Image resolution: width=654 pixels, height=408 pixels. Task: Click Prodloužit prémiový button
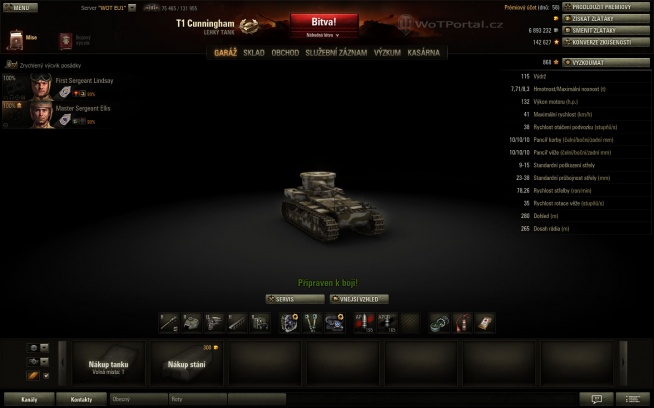(x=605, y=7)
